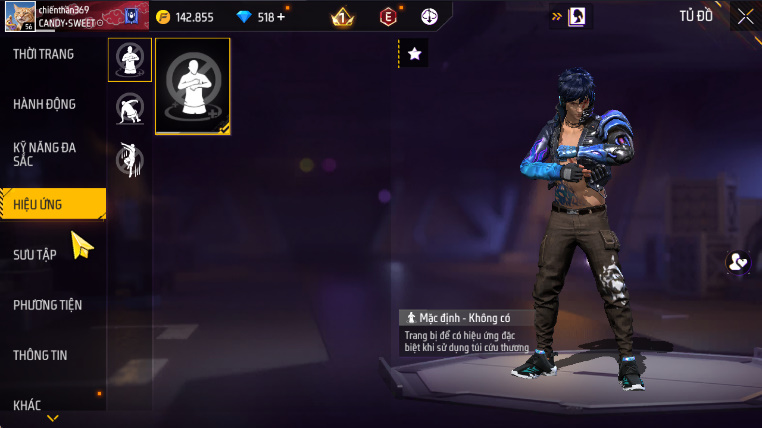Viewport: 762px width, 428px height.
Task: Open the gold rank badge icon
Action: [x=342, y=17]
